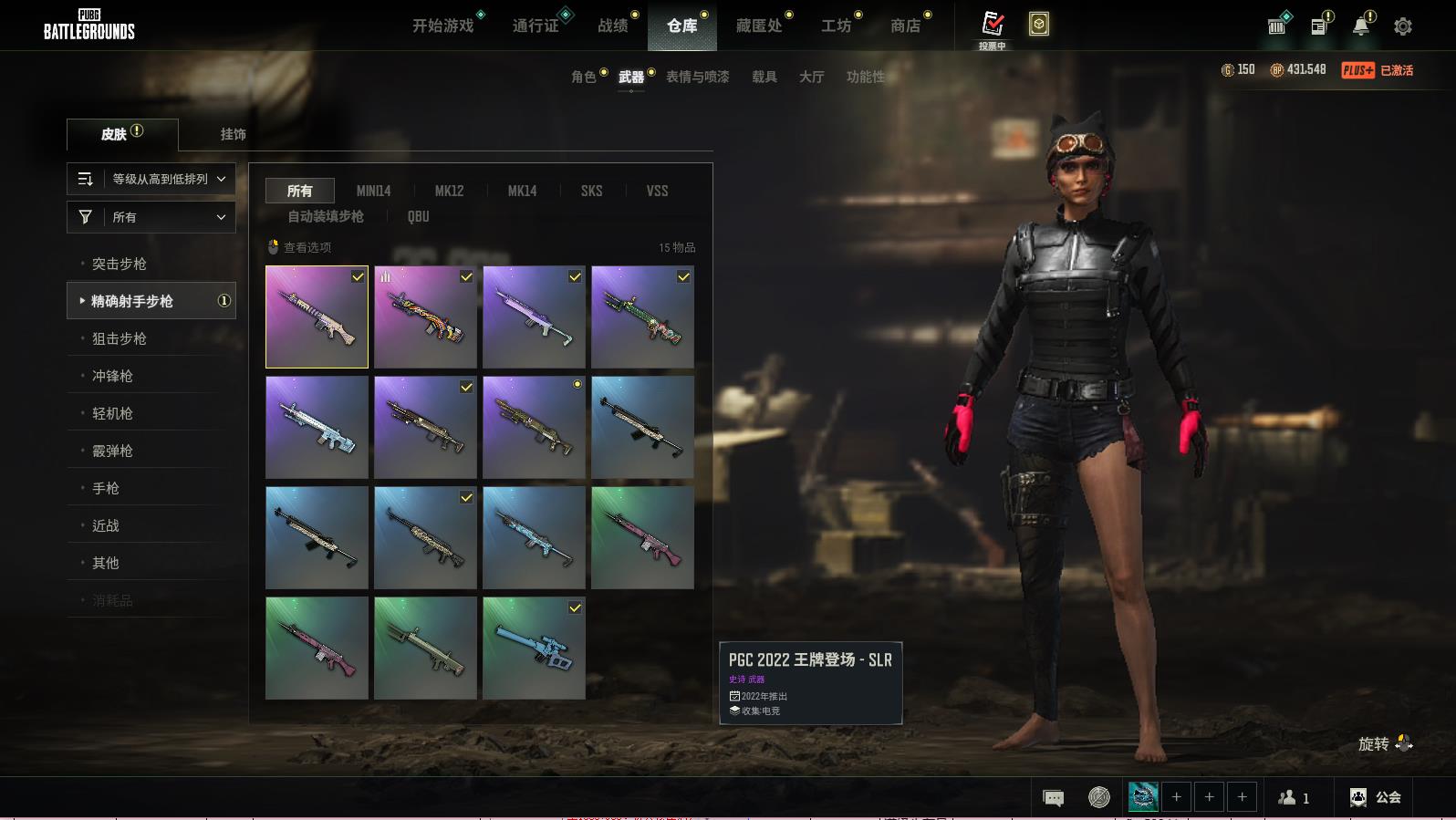
Task: Show the 手枪 pistol category
Action: (106, 488)
